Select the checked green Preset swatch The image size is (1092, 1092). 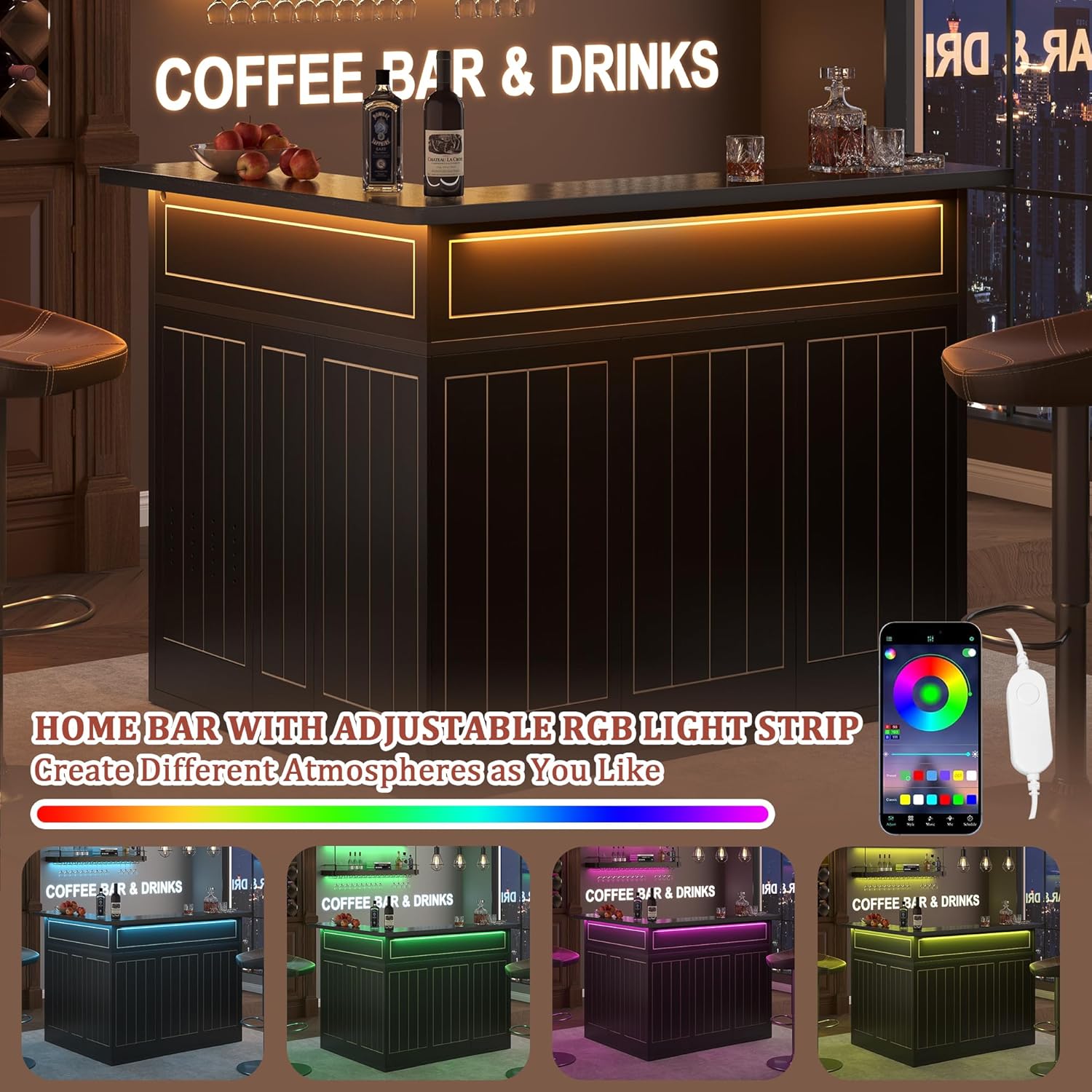[905, 775]
